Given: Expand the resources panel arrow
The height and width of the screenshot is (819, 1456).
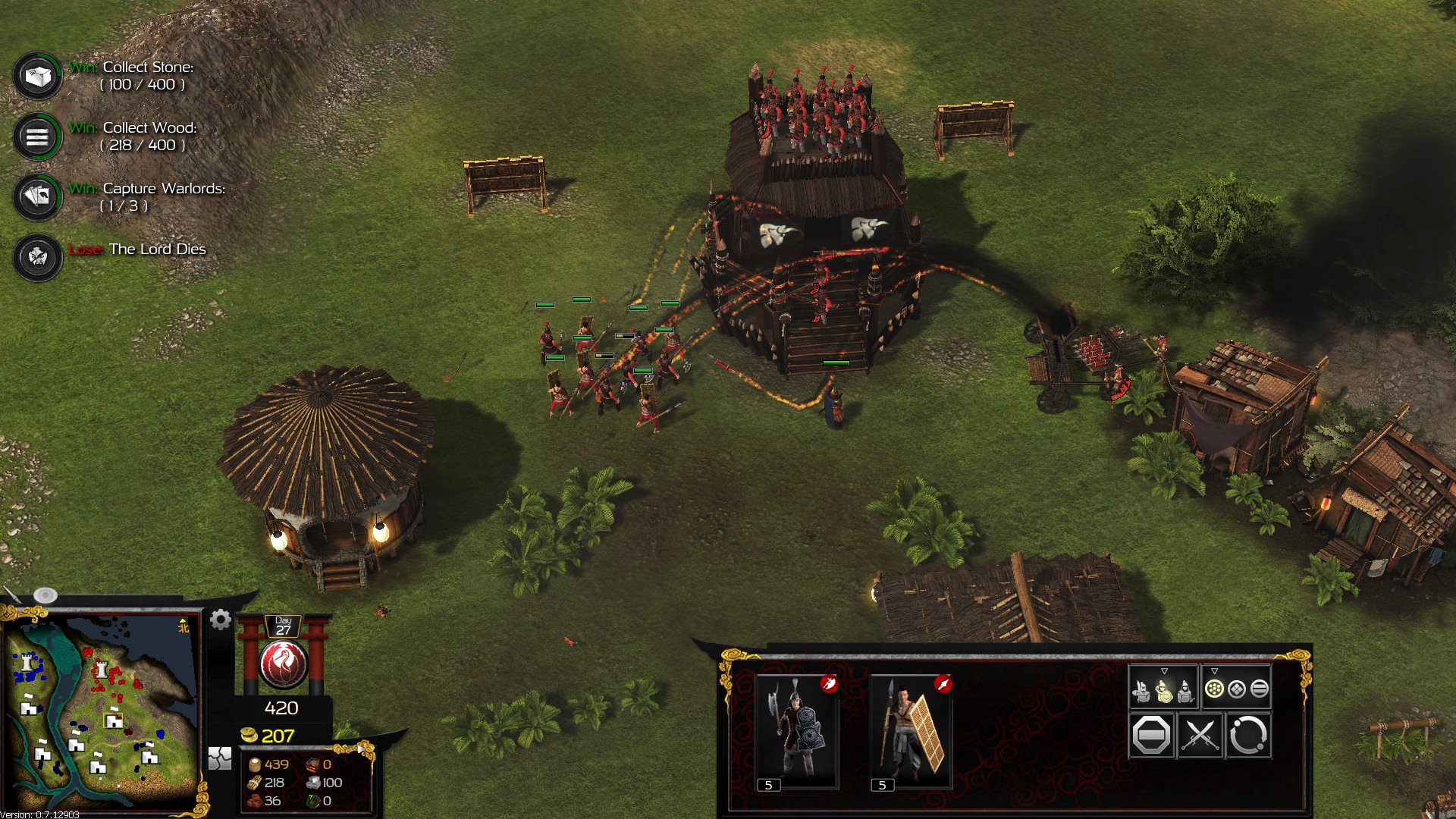Looking at the screenshot, I should point(362,750).
